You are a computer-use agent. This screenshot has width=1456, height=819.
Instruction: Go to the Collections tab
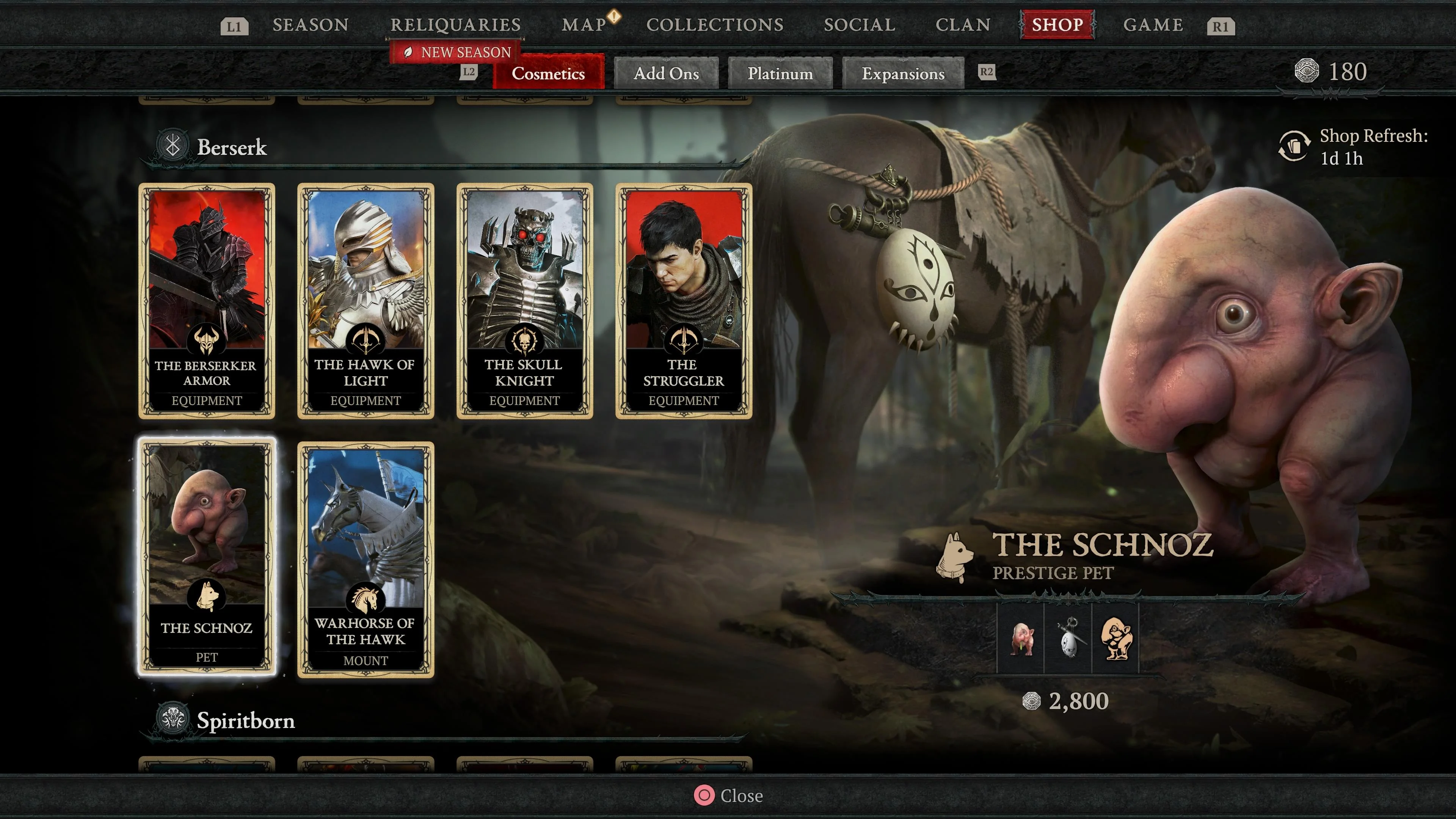point(715,25)
